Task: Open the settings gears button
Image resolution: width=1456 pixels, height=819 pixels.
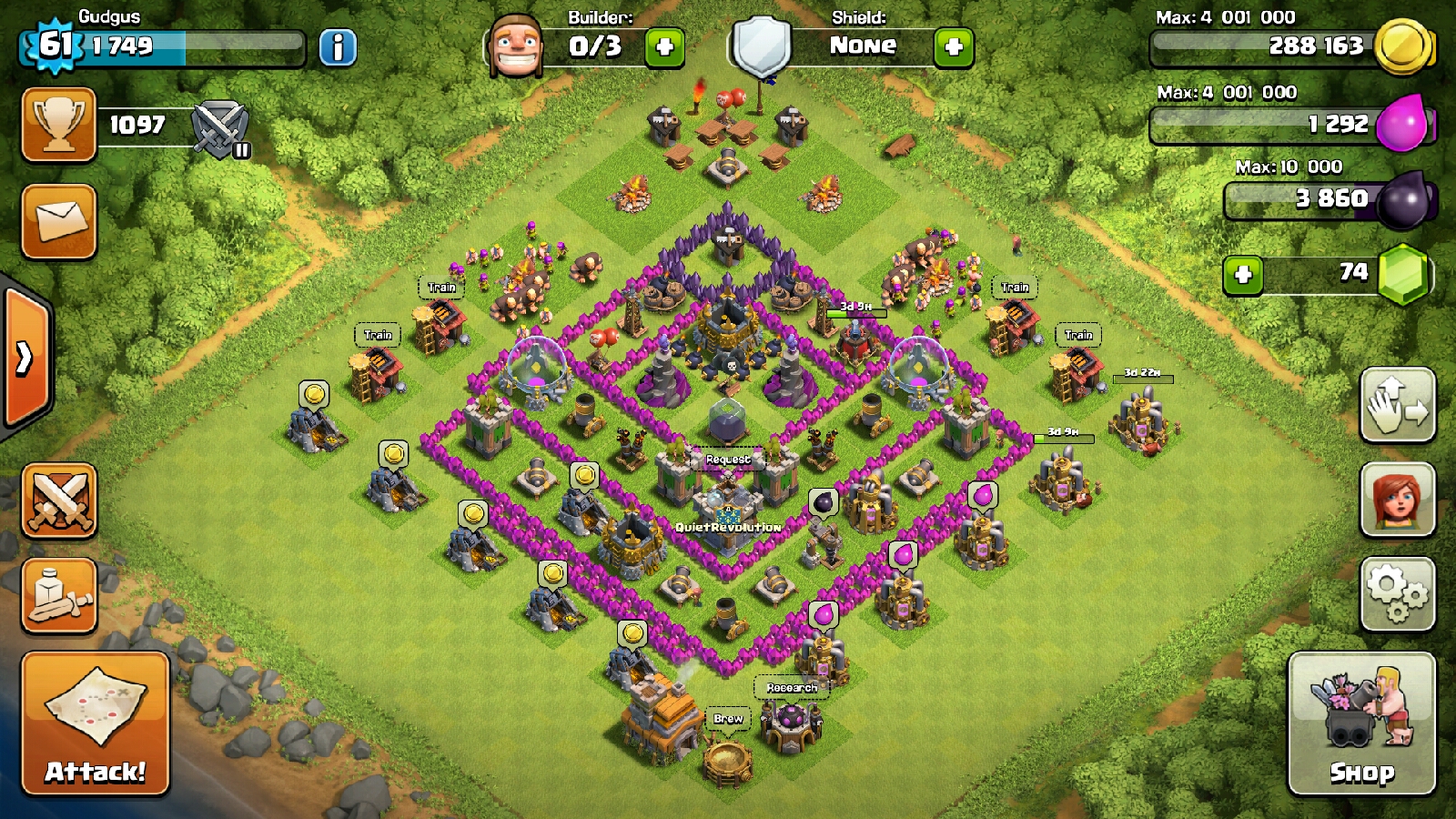Action: tap(1398, 594)
